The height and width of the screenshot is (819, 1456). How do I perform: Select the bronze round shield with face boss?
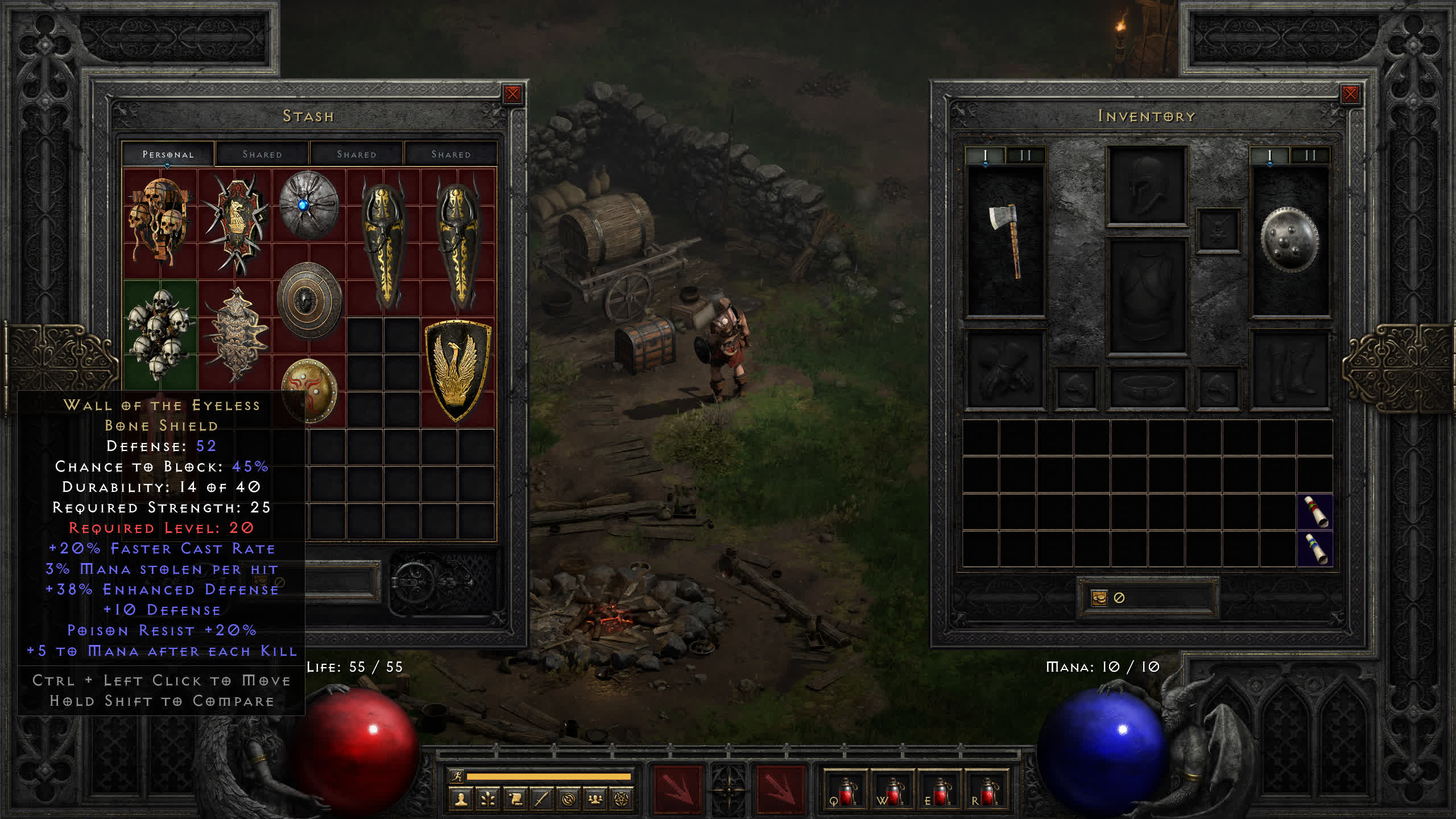point(308,300)
